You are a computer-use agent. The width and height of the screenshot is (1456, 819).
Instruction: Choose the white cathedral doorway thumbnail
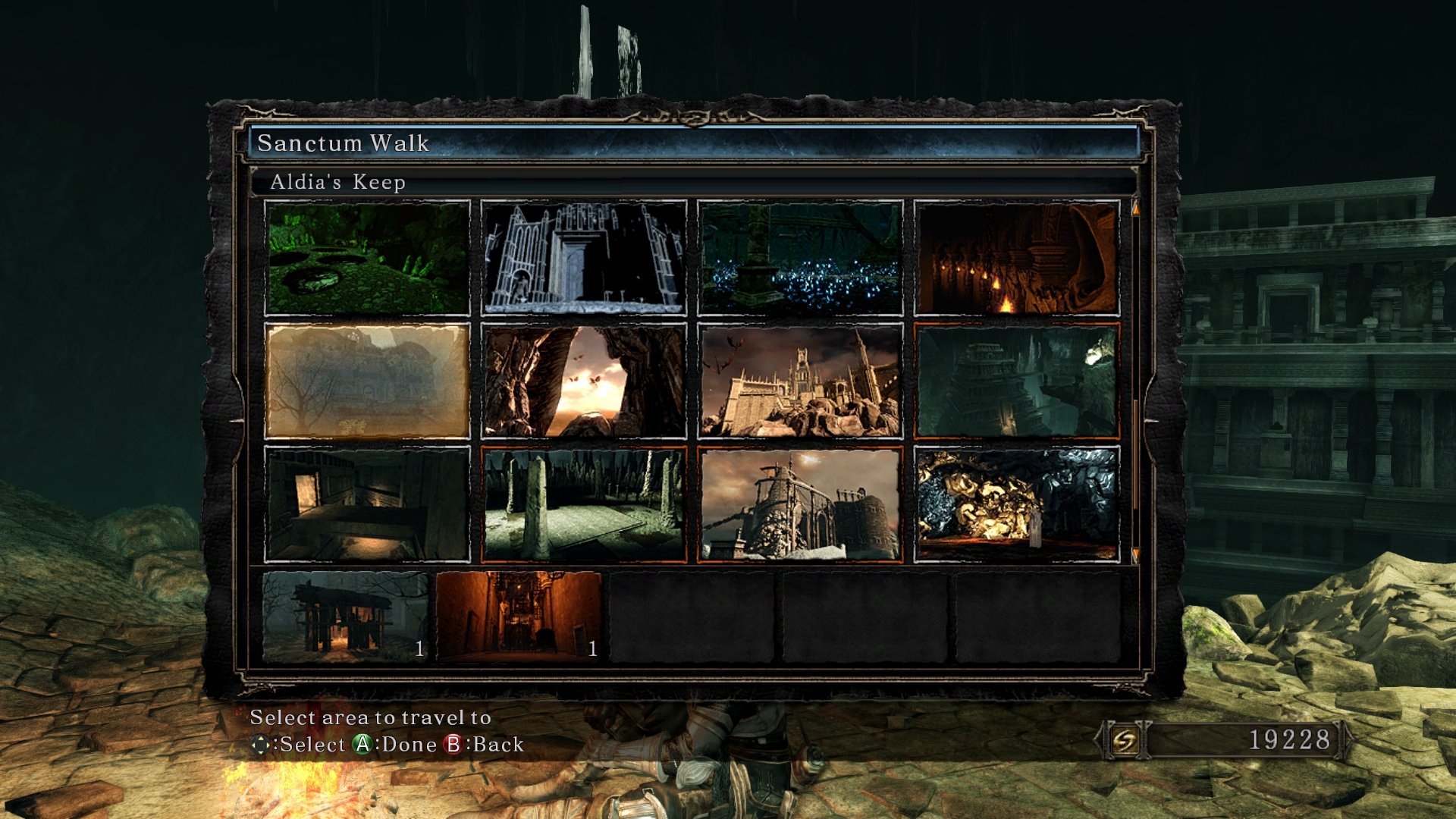(583, 258)
